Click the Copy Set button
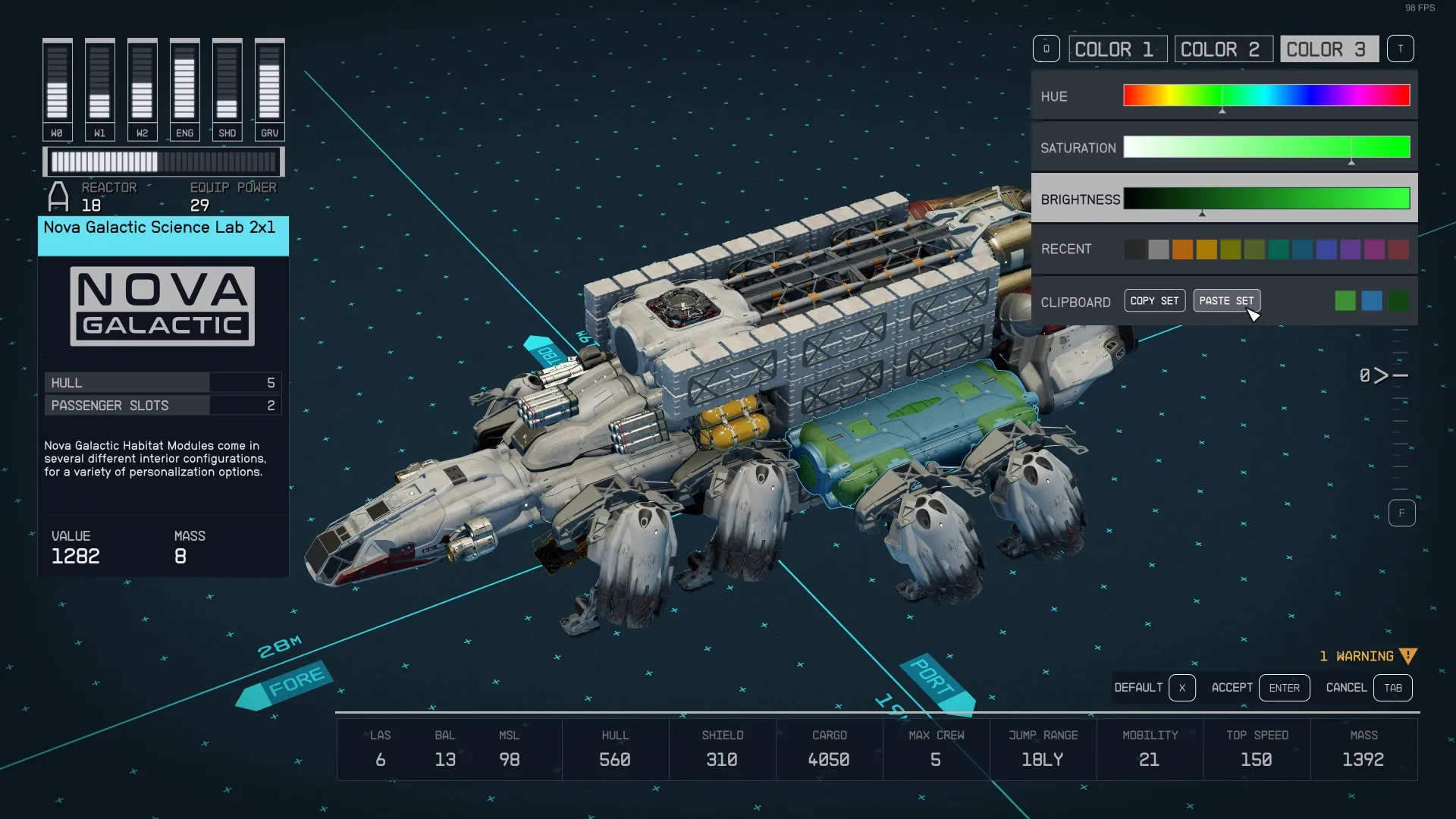 [x=1154, y=301]
